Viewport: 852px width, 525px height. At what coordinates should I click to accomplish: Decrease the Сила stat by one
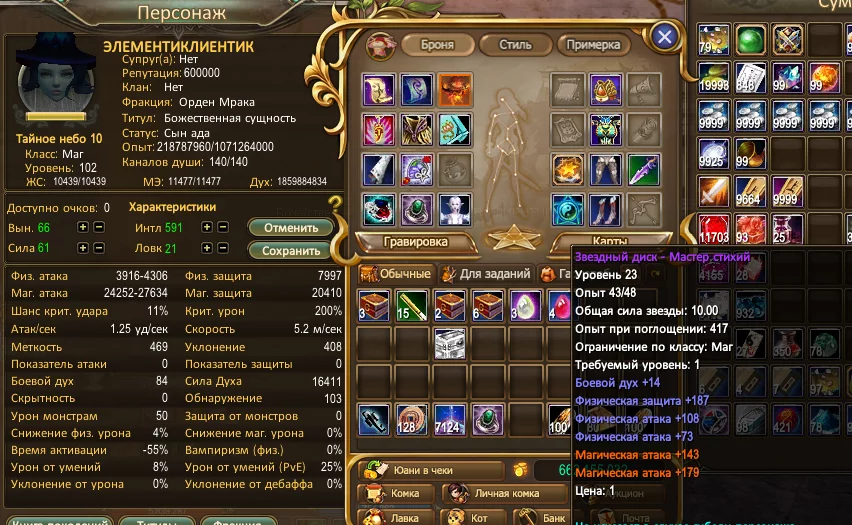pos(98,248)
